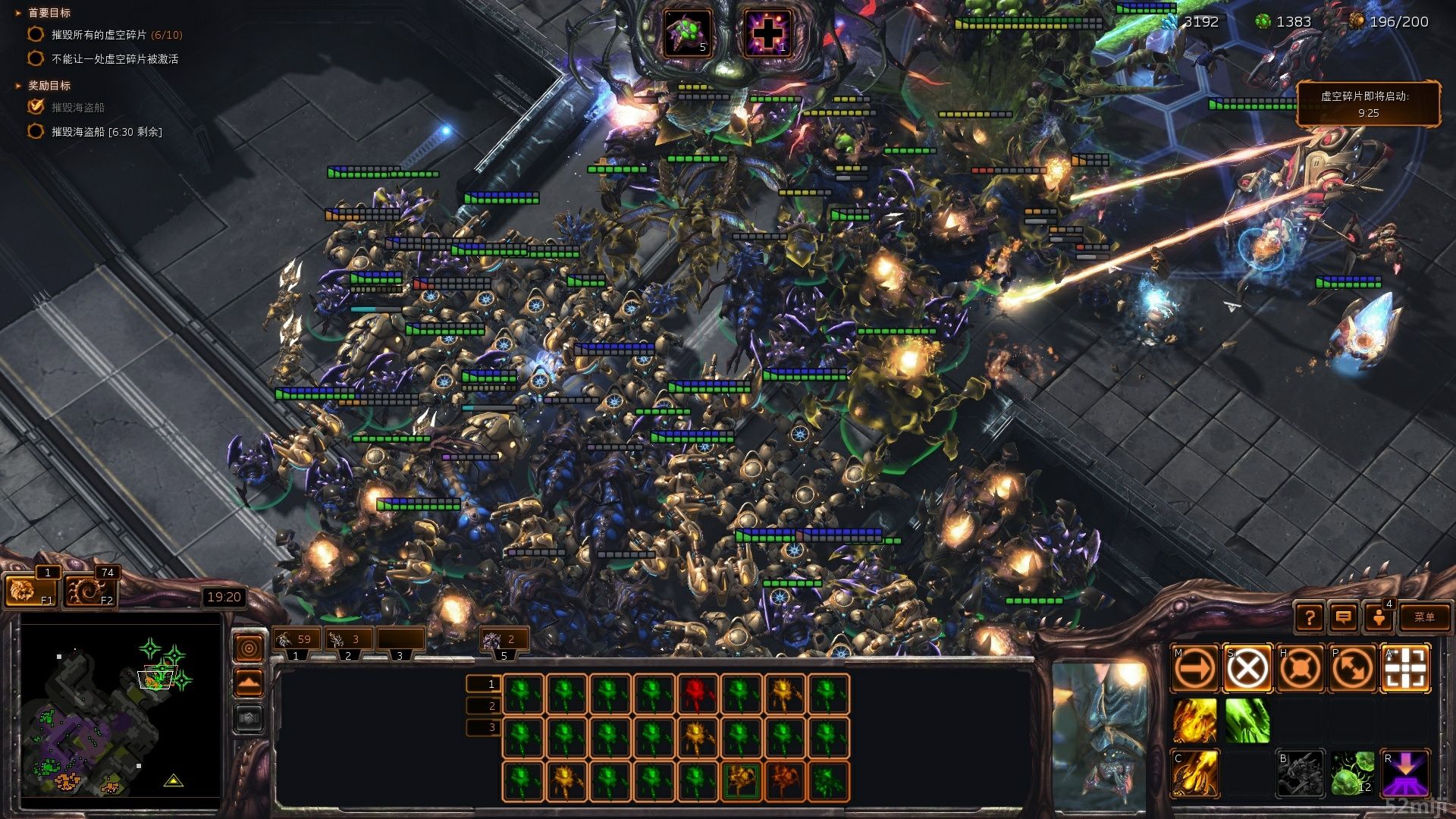Select control group 1 with 59 units
The height and width of the screenshot is (819, 1456).
(x=296, y=639)
